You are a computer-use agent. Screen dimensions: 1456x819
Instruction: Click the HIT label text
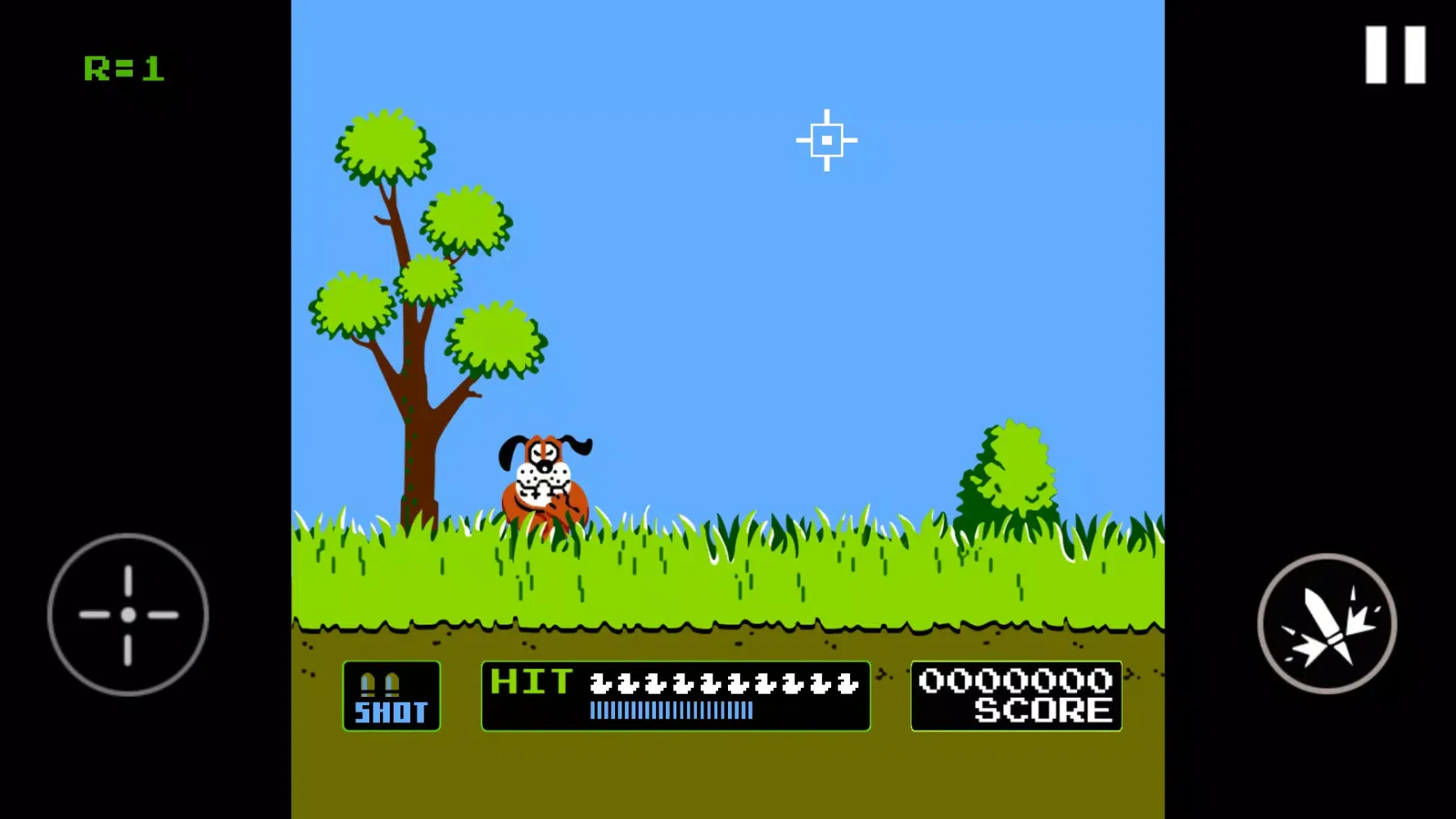[x=530, y=682]
